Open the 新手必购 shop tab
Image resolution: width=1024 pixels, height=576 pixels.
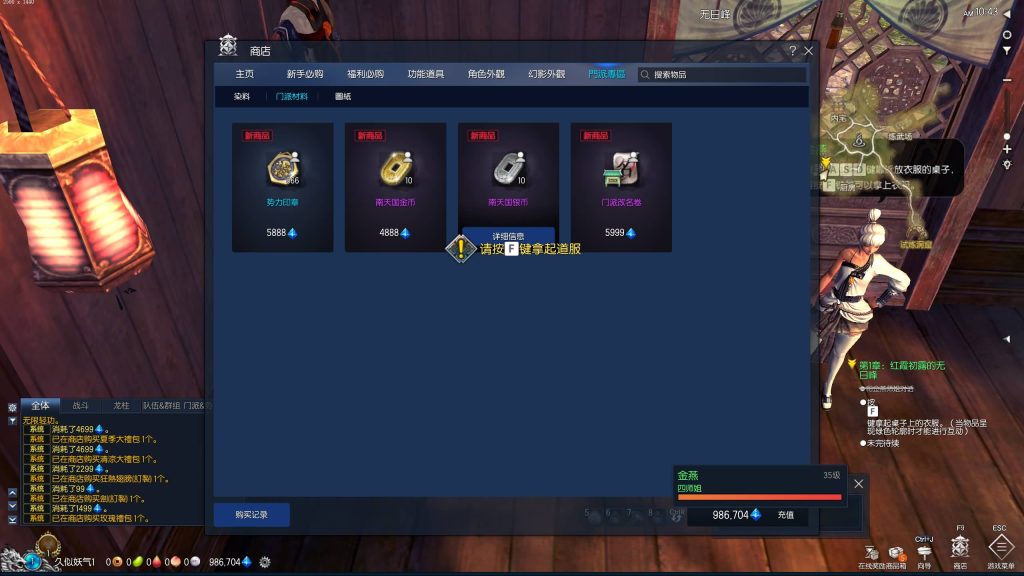305,74
